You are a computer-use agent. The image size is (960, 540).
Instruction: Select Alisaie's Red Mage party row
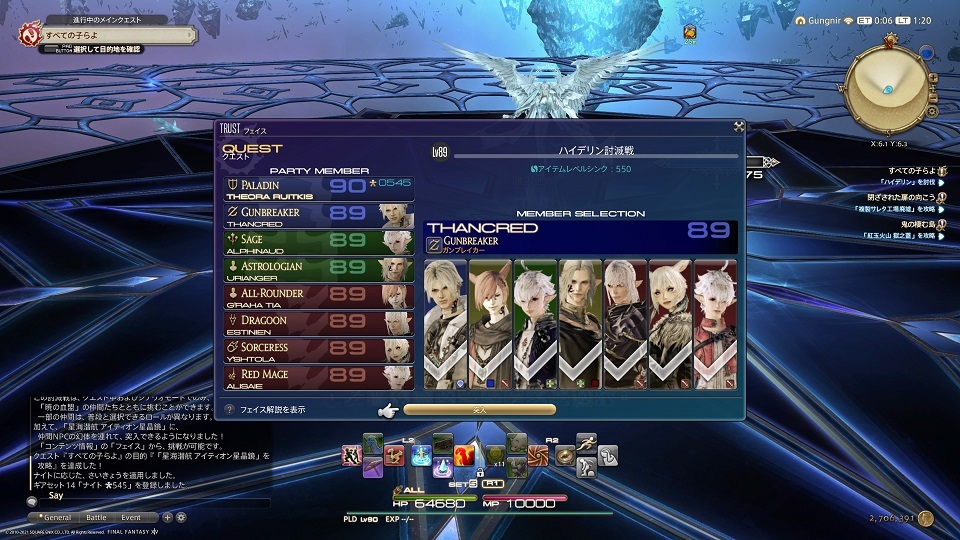[318, 377]
